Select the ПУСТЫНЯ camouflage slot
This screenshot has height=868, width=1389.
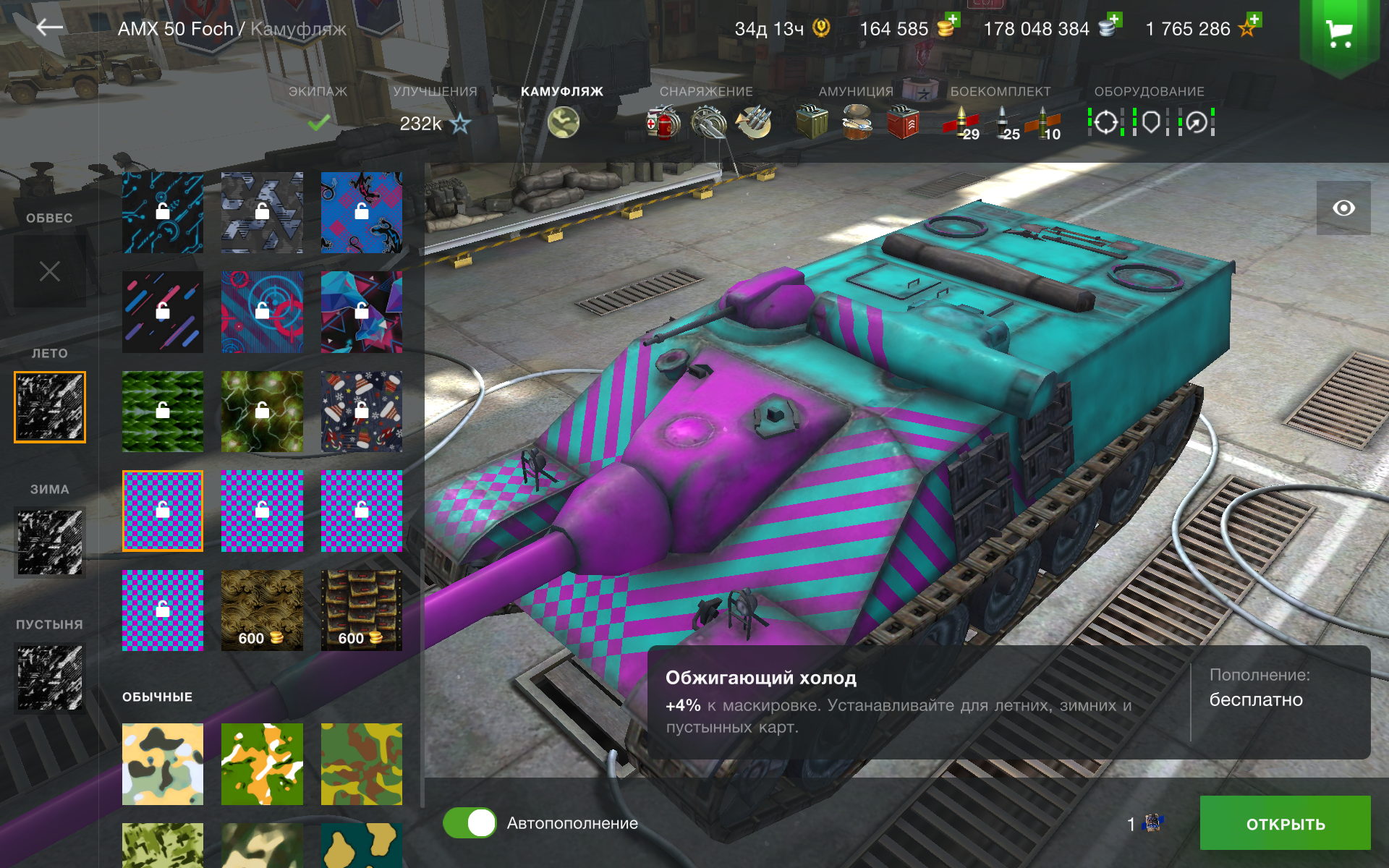(50, 677)
